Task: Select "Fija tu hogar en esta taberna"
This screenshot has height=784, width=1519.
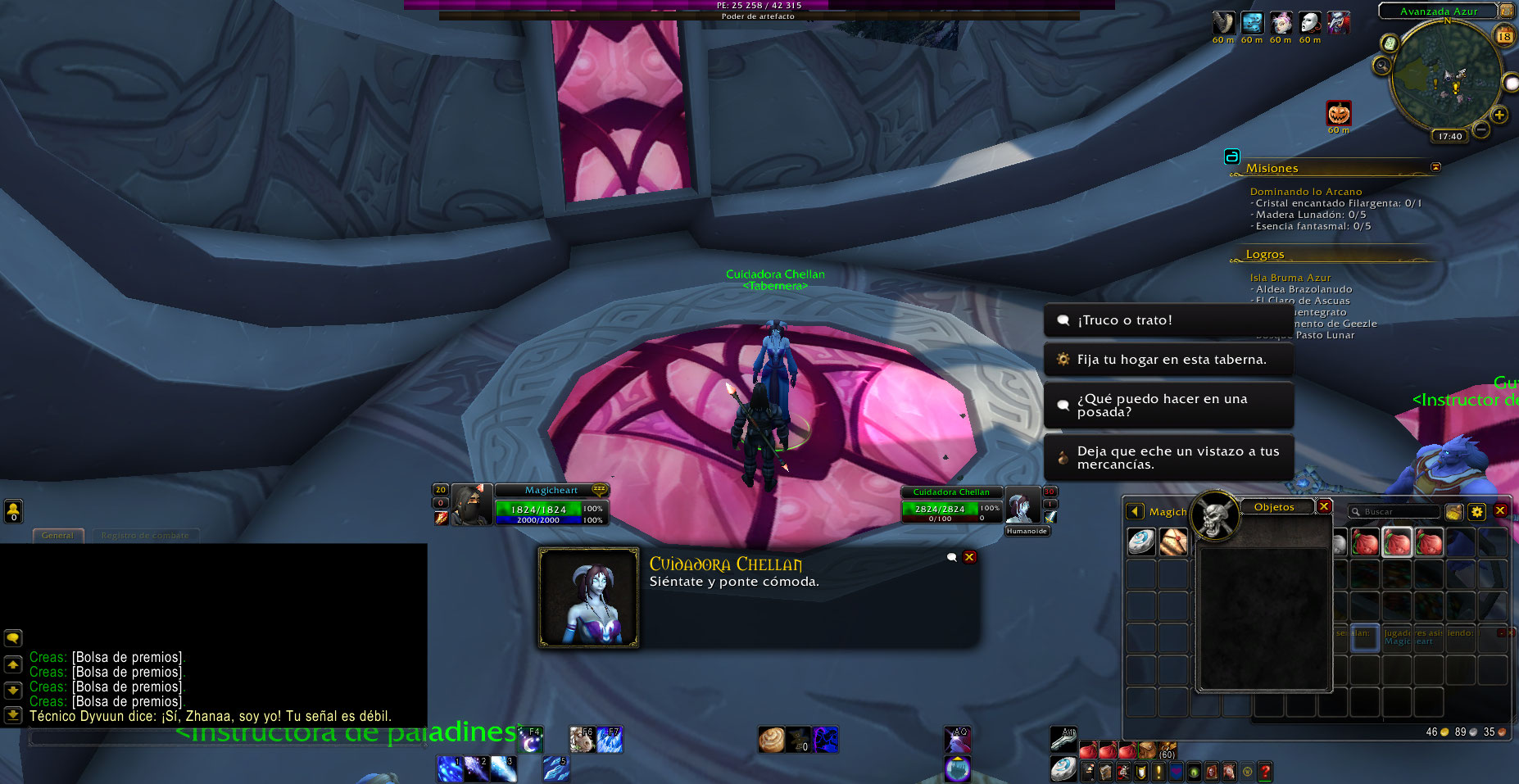Action: pyautogui.click(x=1168, y=360)
